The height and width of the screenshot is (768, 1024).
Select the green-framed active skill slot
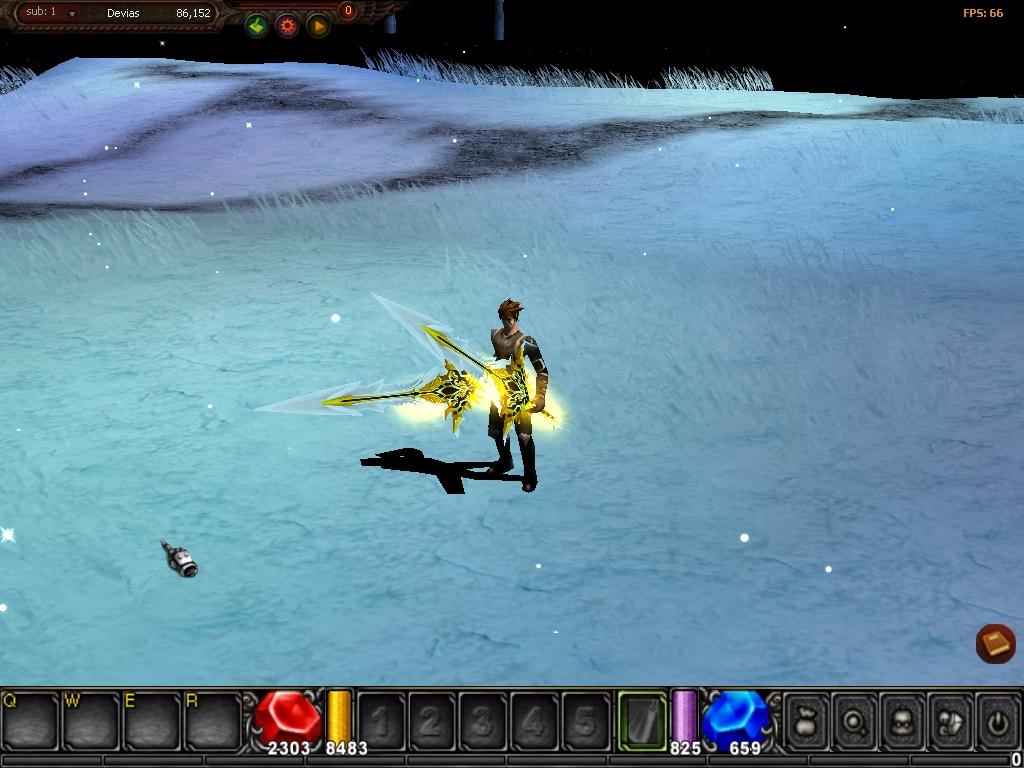642,720
